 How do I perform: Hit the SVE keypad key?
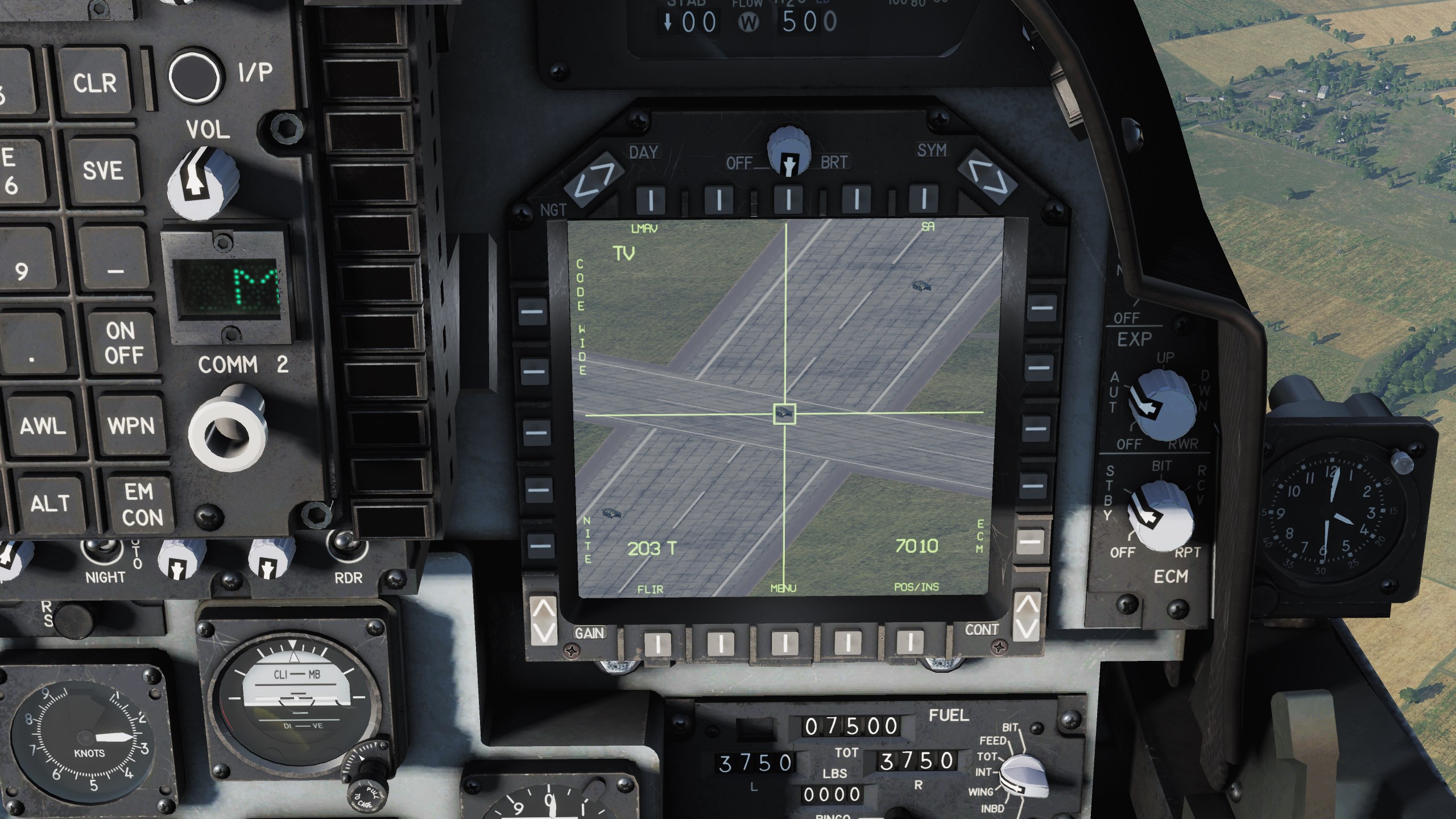point(103,170)
